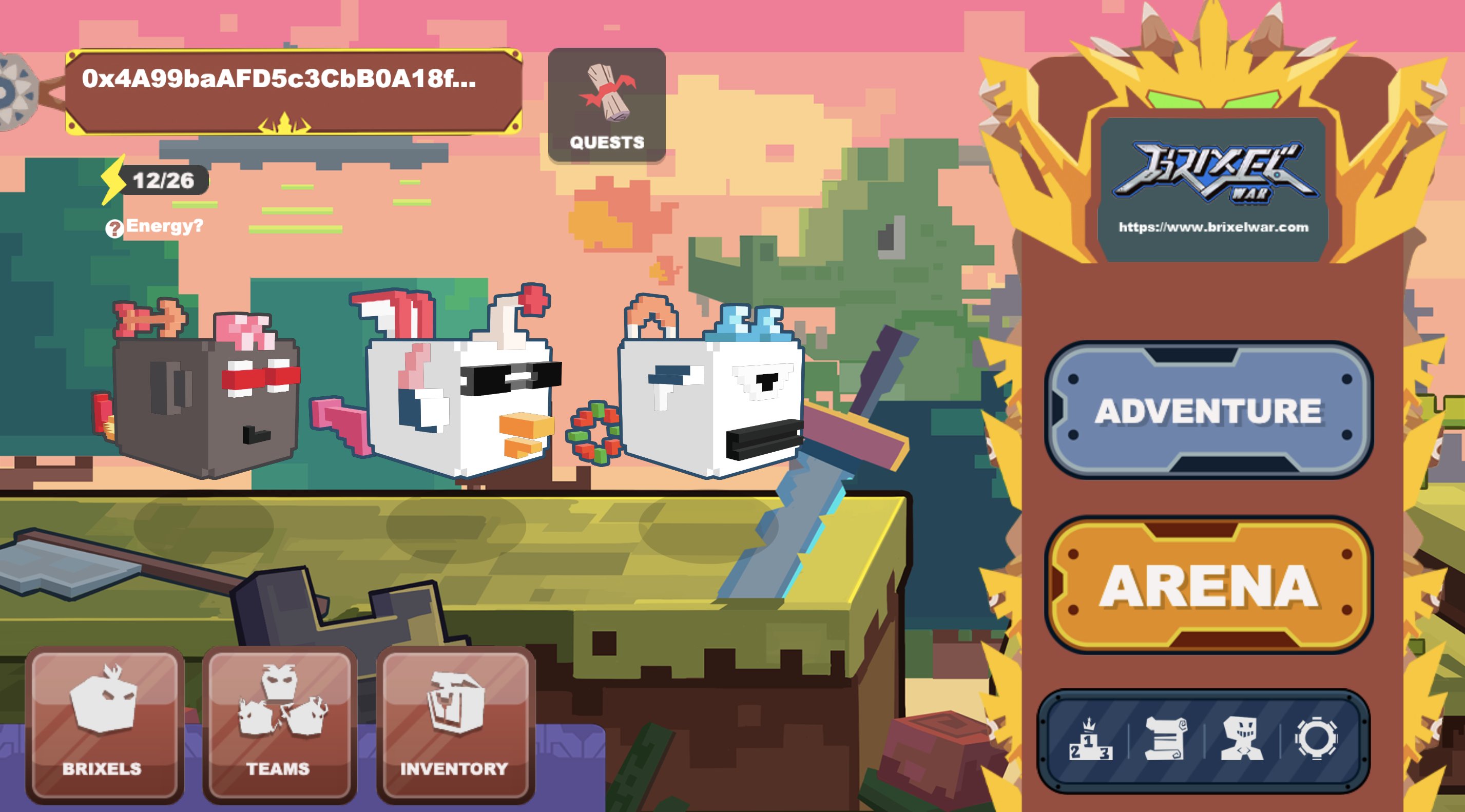Click the grinning character face icon
This screenshot has width=1465, height=812.
(x=1242, y=739)
